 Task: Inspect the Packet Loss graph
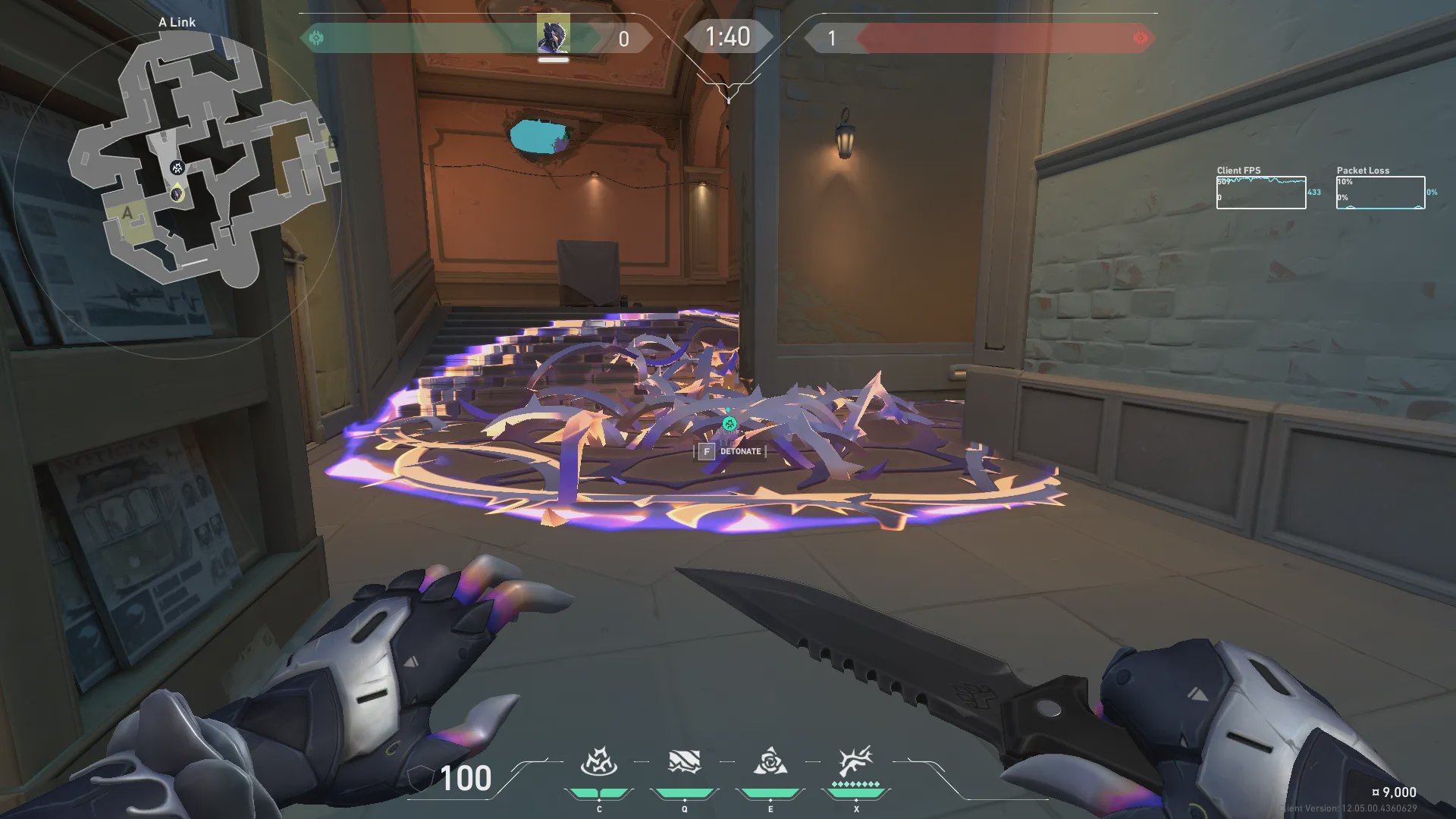(1380, 193)
